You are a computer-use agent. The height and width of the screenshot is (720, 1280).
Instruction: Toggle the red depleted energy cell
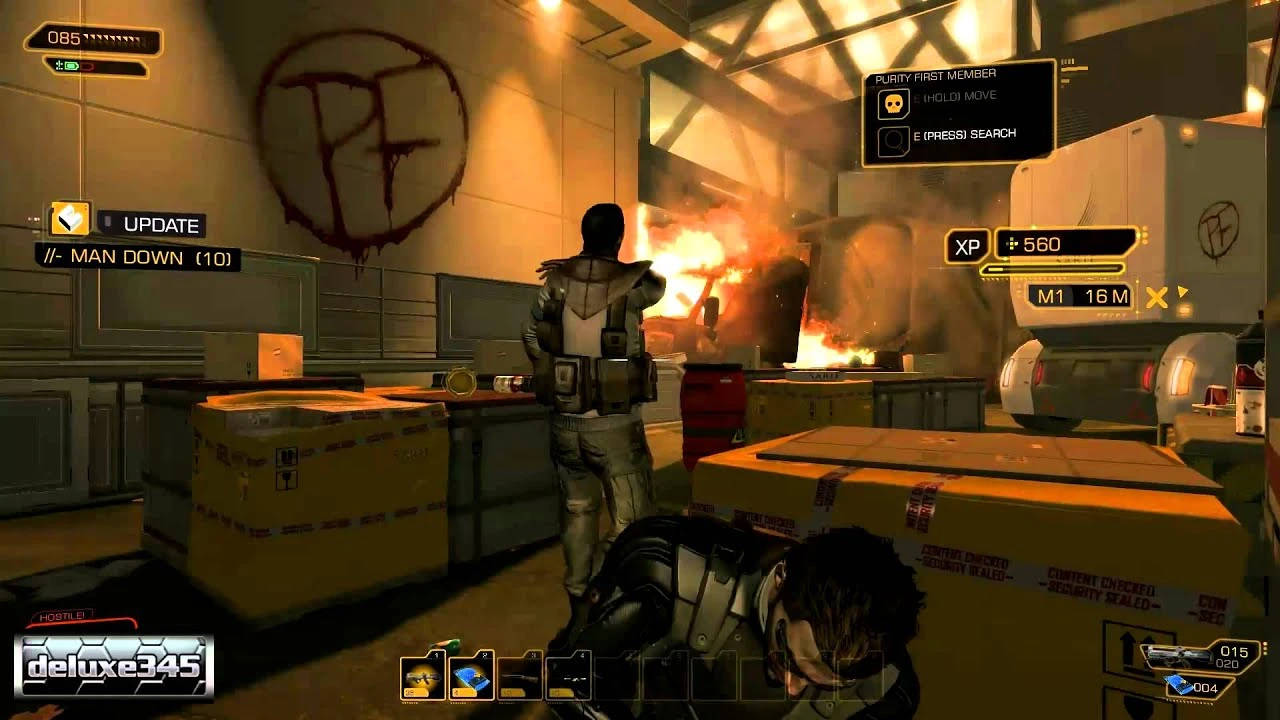[87, 66]
